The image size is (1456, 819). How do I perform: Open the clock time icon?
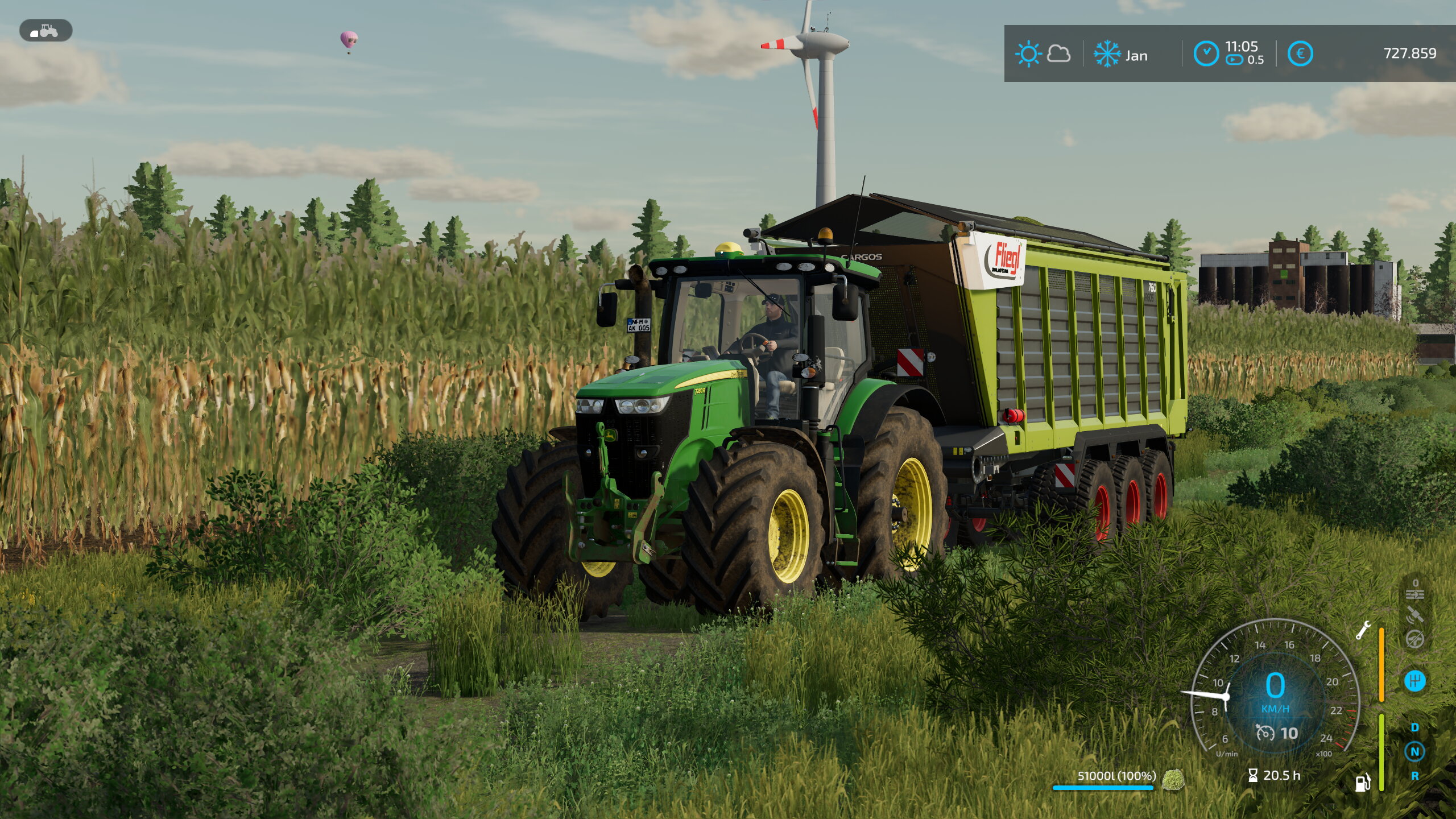1206,54
